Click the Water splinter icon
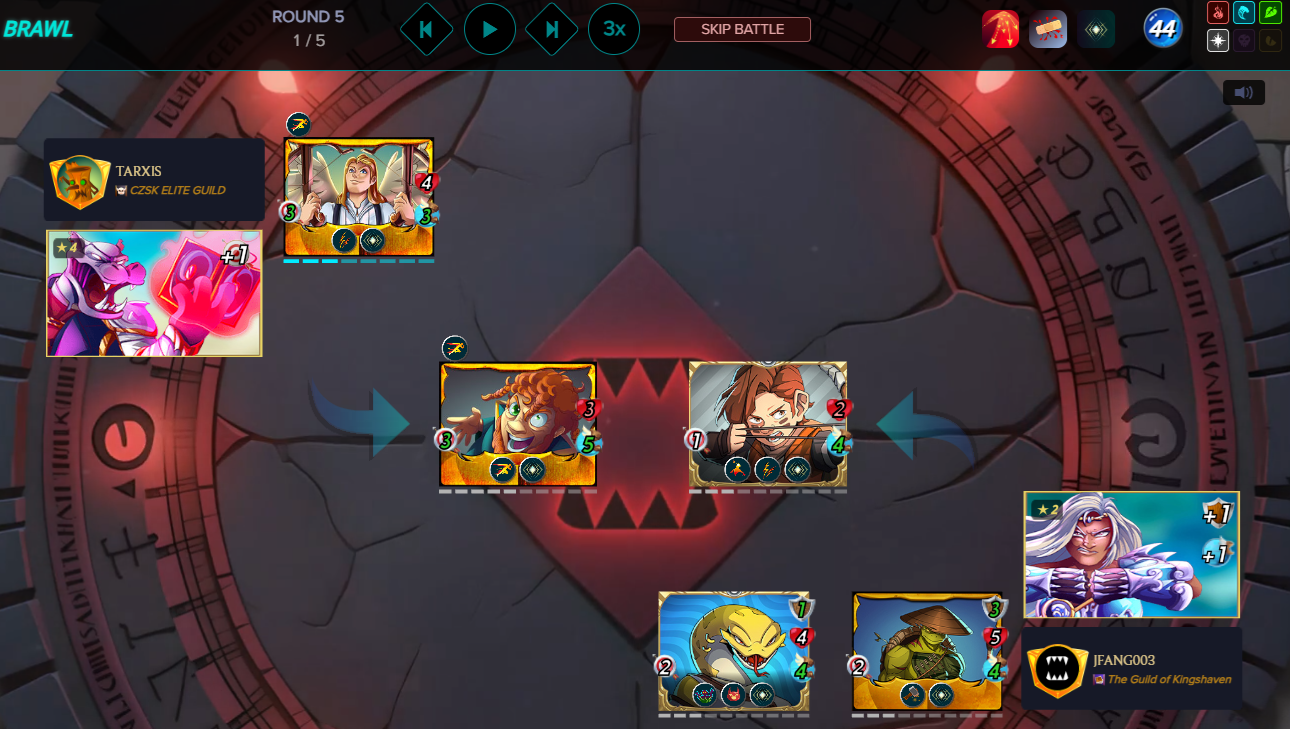Image resolution: width=1290 pixels, height=729 pixels. click(x=1245, y=13)
